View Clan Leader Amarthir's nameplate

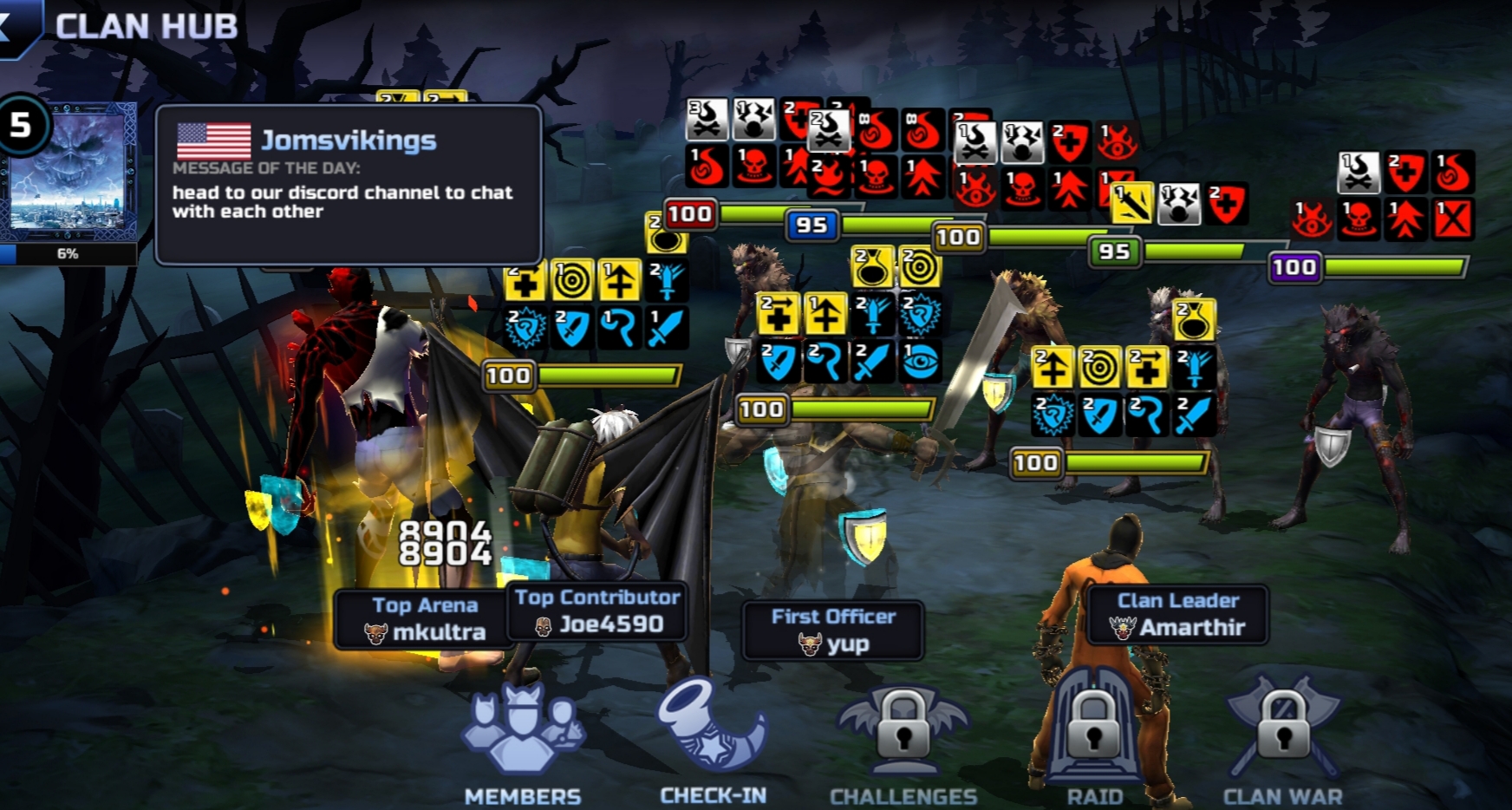(1178, 614)
